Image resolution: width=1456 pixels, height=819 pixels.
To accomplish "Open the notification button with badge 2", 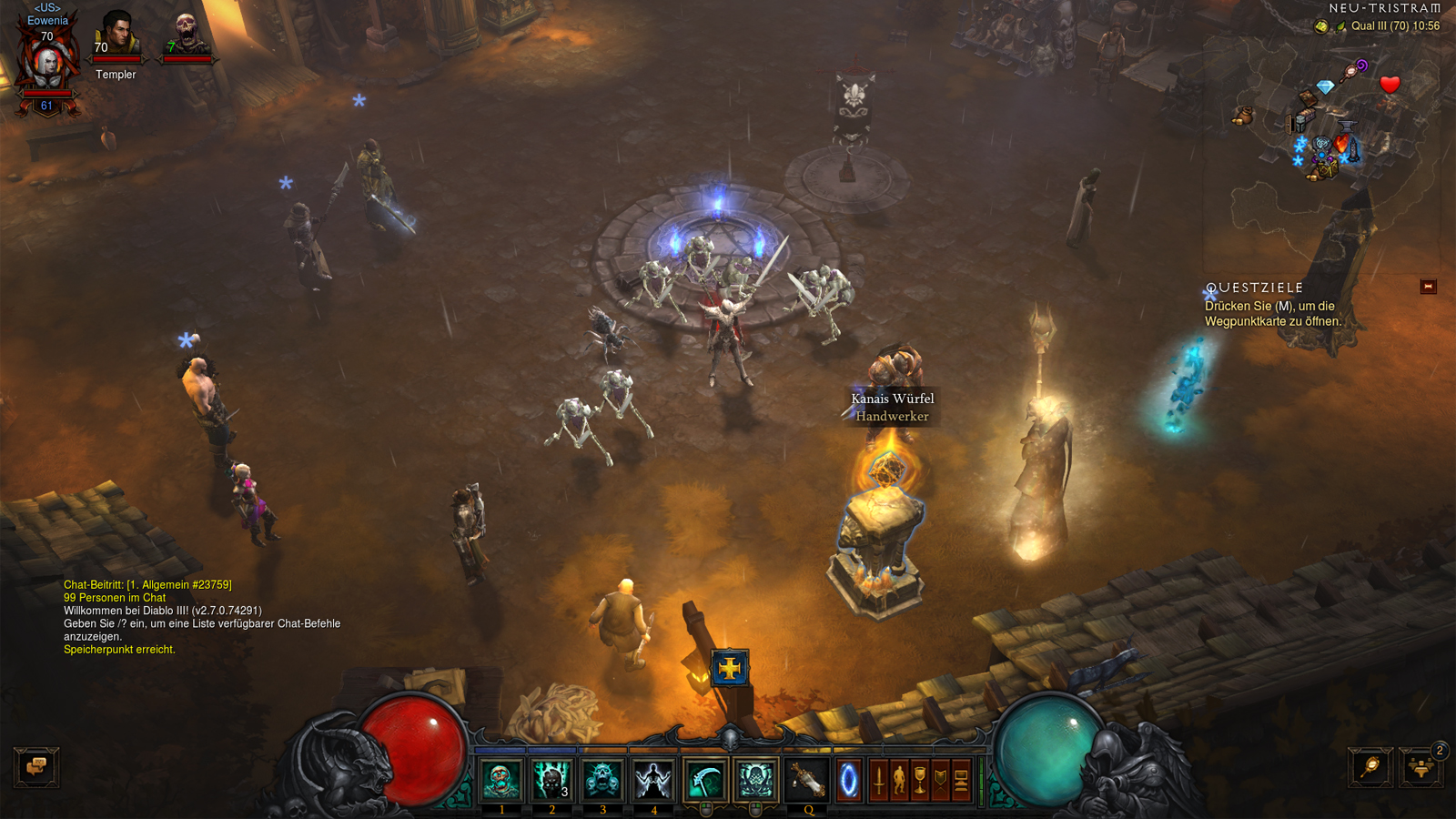I will 1421,768.
